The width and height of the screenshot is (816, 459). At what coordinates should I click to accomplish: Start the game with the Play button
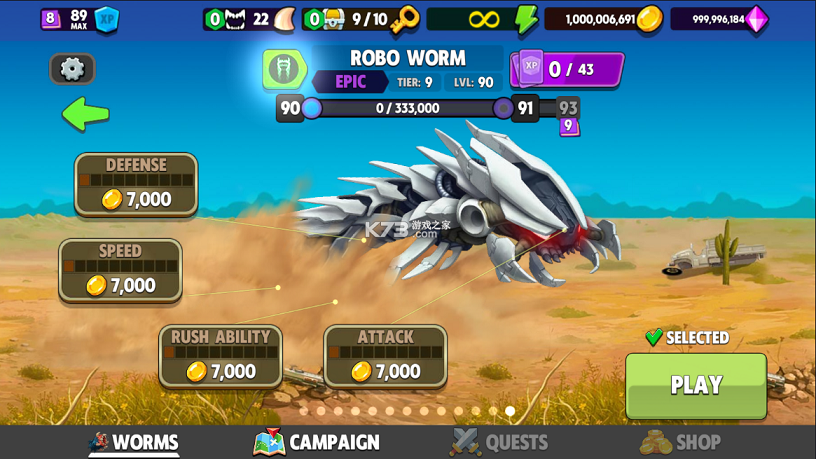(696, 386)
